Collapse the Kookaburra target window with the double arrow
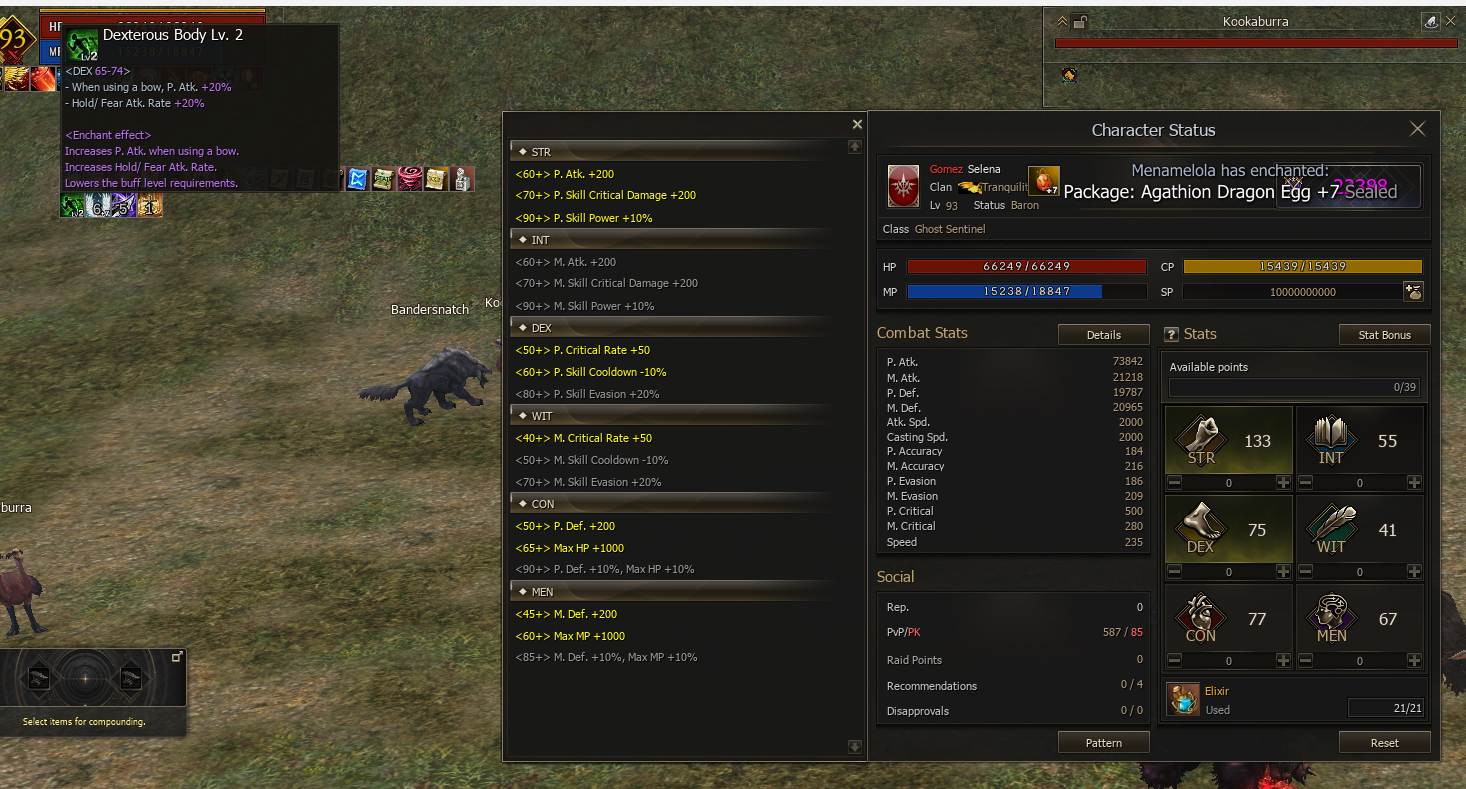The width and height of the screenshot is (1466, 789). pos(1061,21)
